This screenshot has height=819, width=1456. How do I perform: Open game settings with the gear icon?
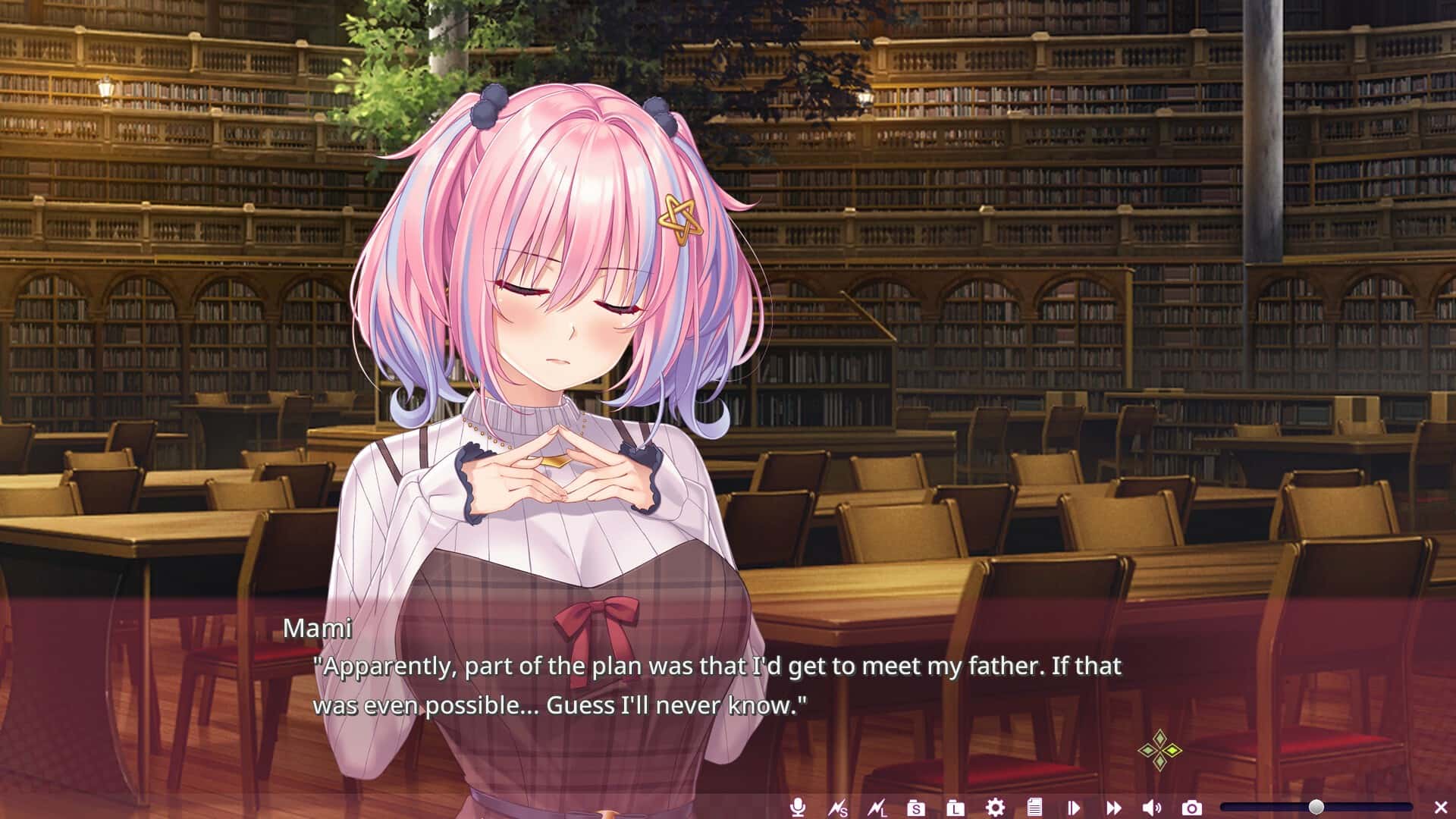[x=996, y=807]
